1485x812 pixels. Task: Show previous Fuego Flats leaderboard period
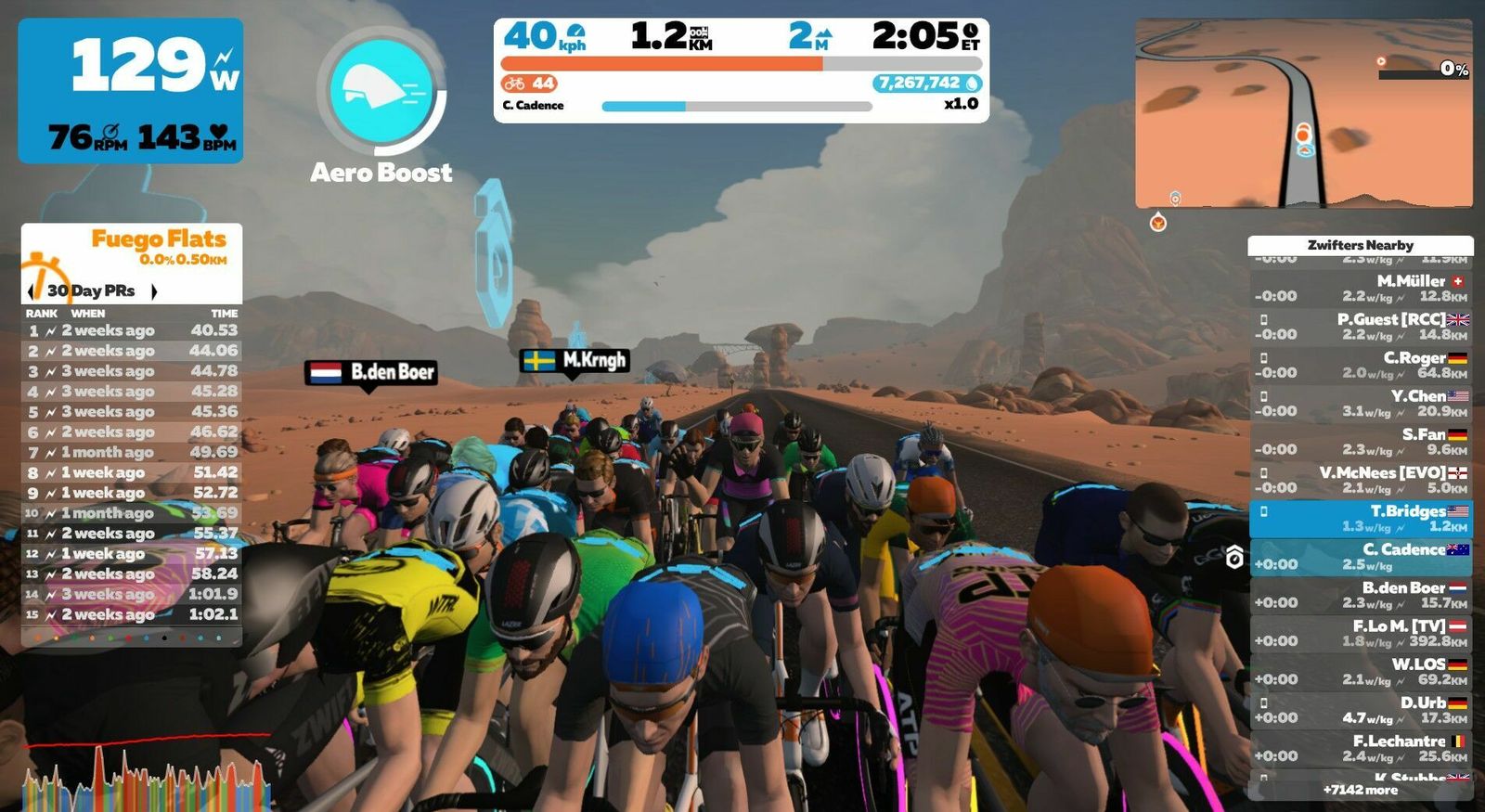point(32,291)
